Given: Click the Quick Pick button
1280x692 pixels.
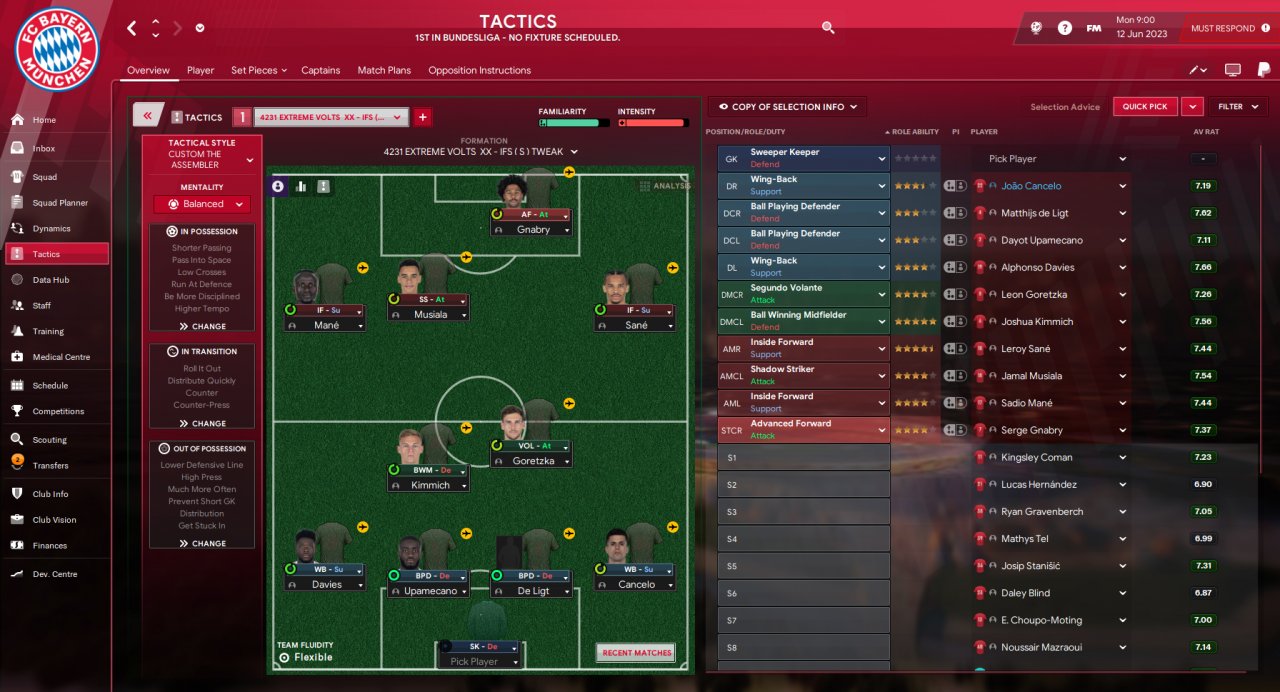Looking at the screenshot, I should click(x=1145, y=107).
